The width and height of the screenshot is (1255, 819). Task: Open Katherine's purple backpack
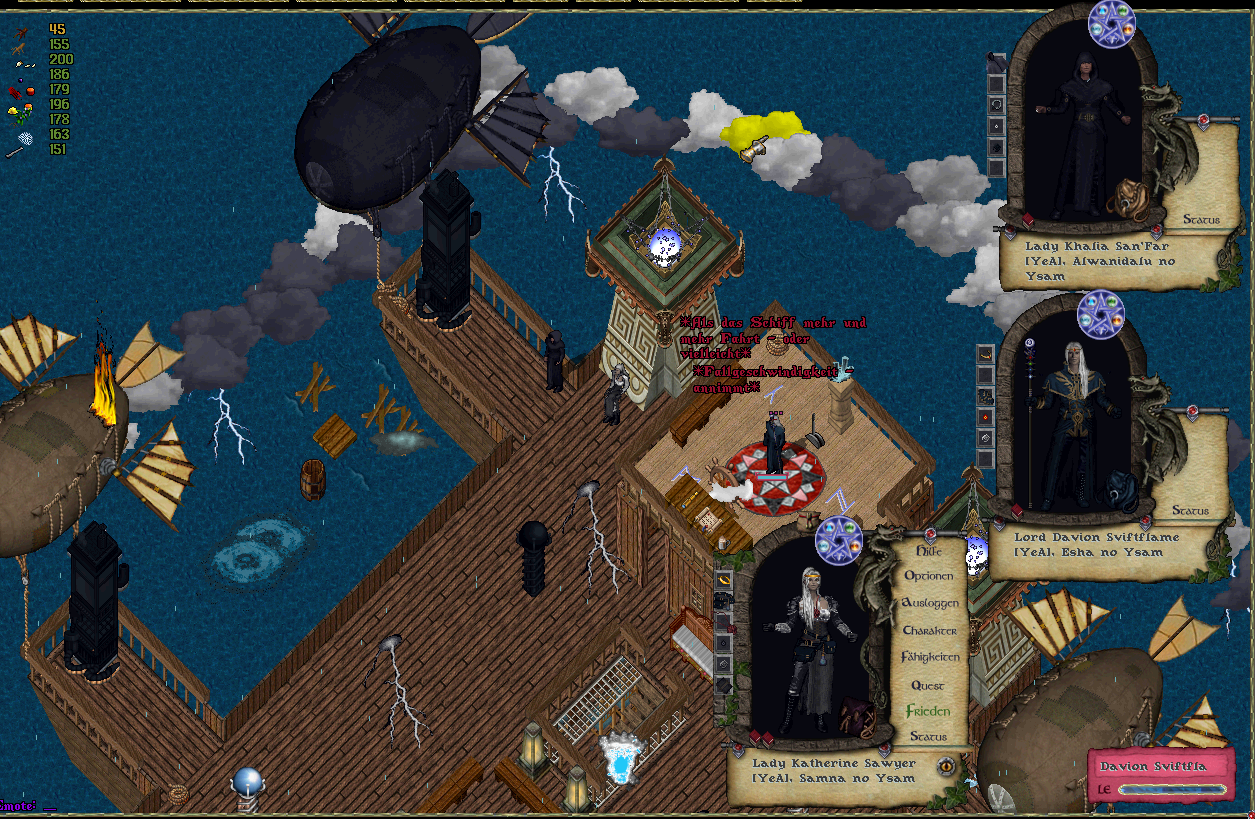(x=857, y=715)
